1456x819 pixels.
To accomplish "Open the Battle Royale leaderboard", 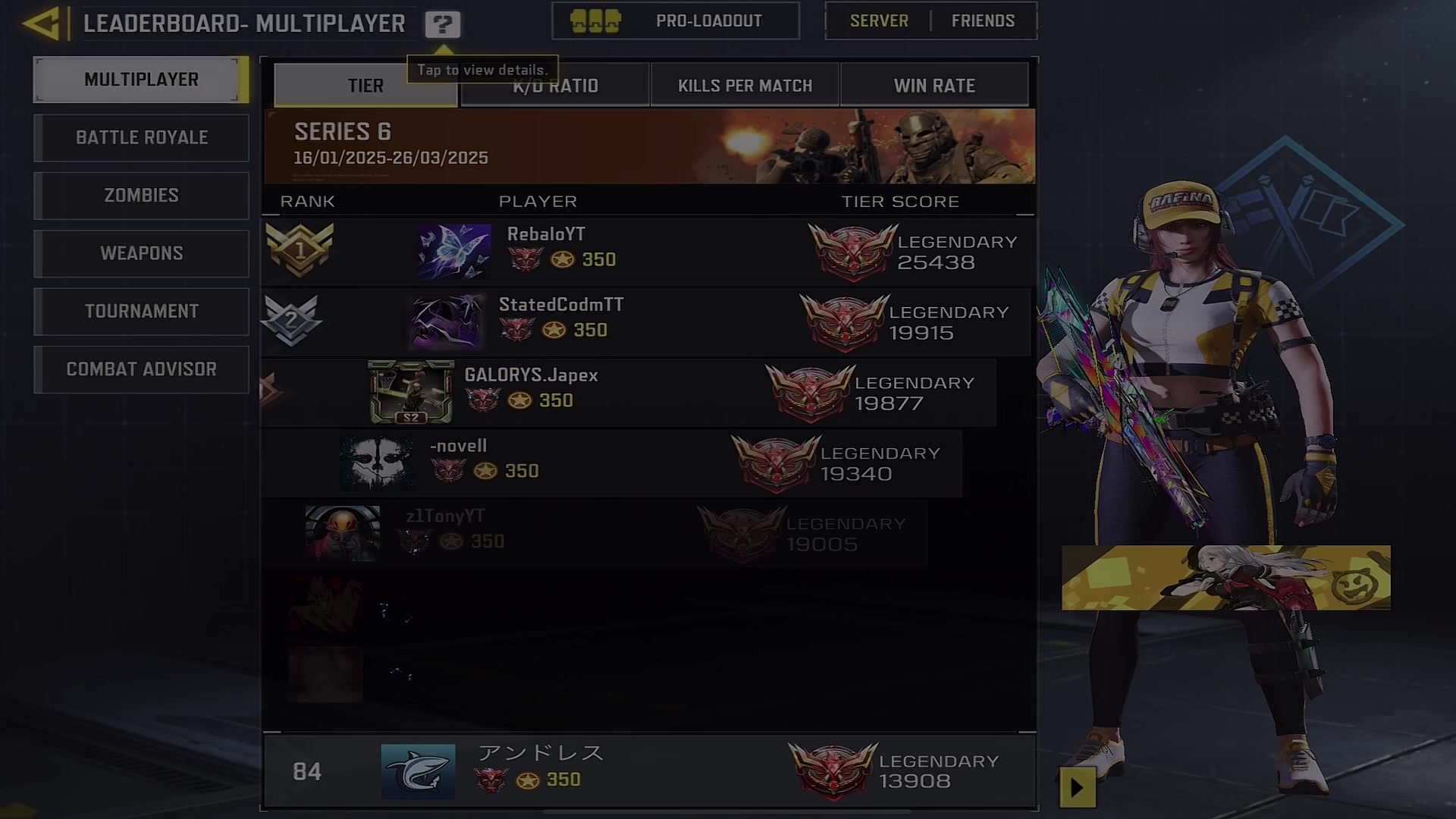I will pyautogui.click(x=141, y=138).
